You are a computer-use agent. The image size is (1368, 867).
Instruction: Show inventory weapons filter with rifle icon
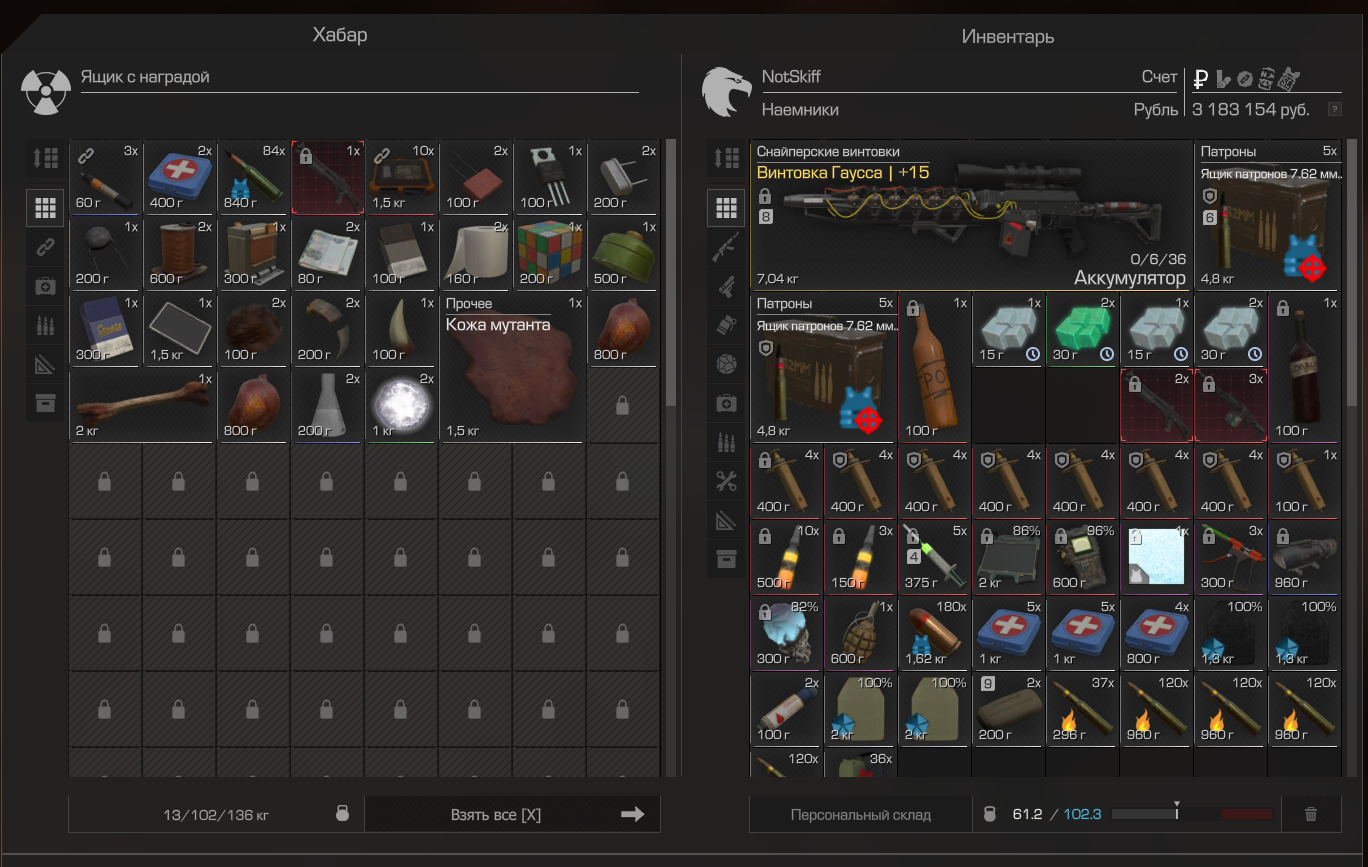click(x=727, y=248)
